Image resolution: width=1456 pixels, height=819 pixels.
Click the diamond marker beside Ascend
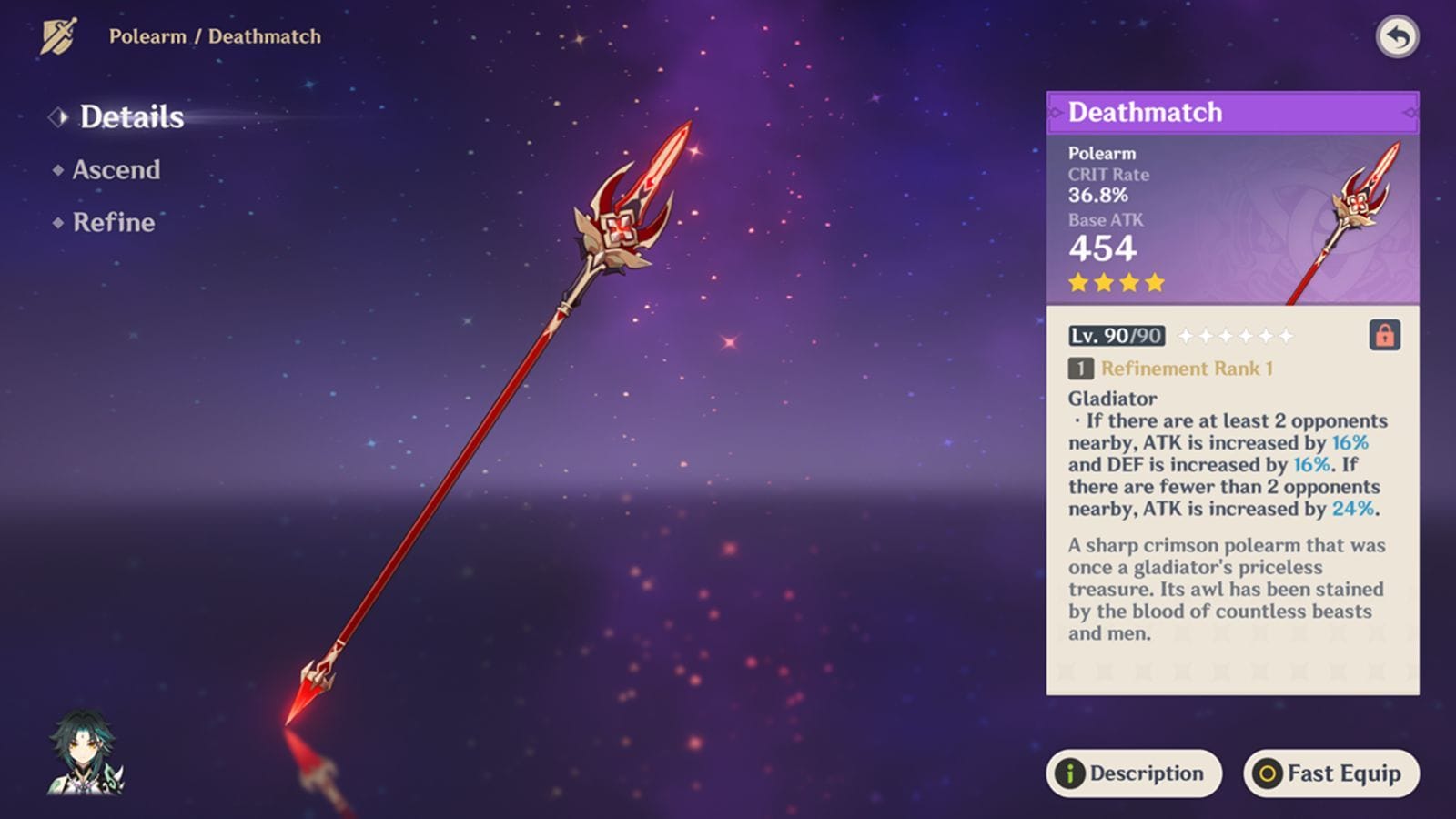point(56,170)
